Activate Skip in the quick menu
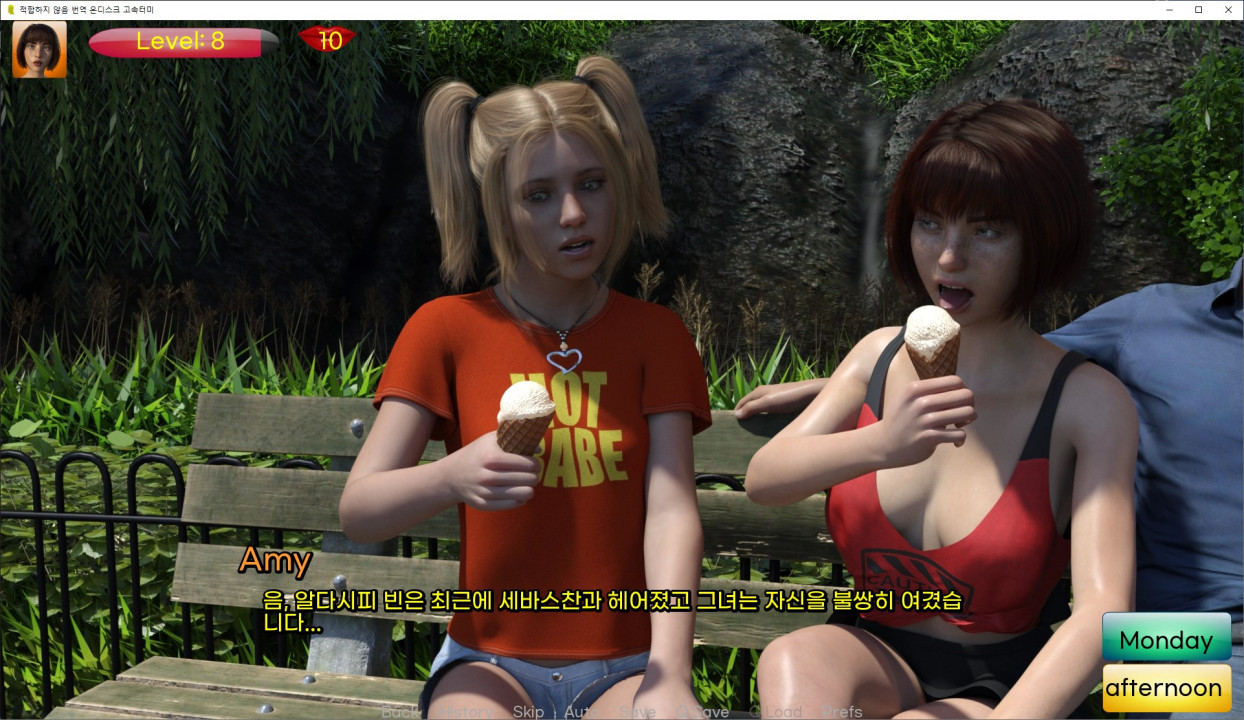Viewport: 1244px width, 720px height. [x=528, y=712]
